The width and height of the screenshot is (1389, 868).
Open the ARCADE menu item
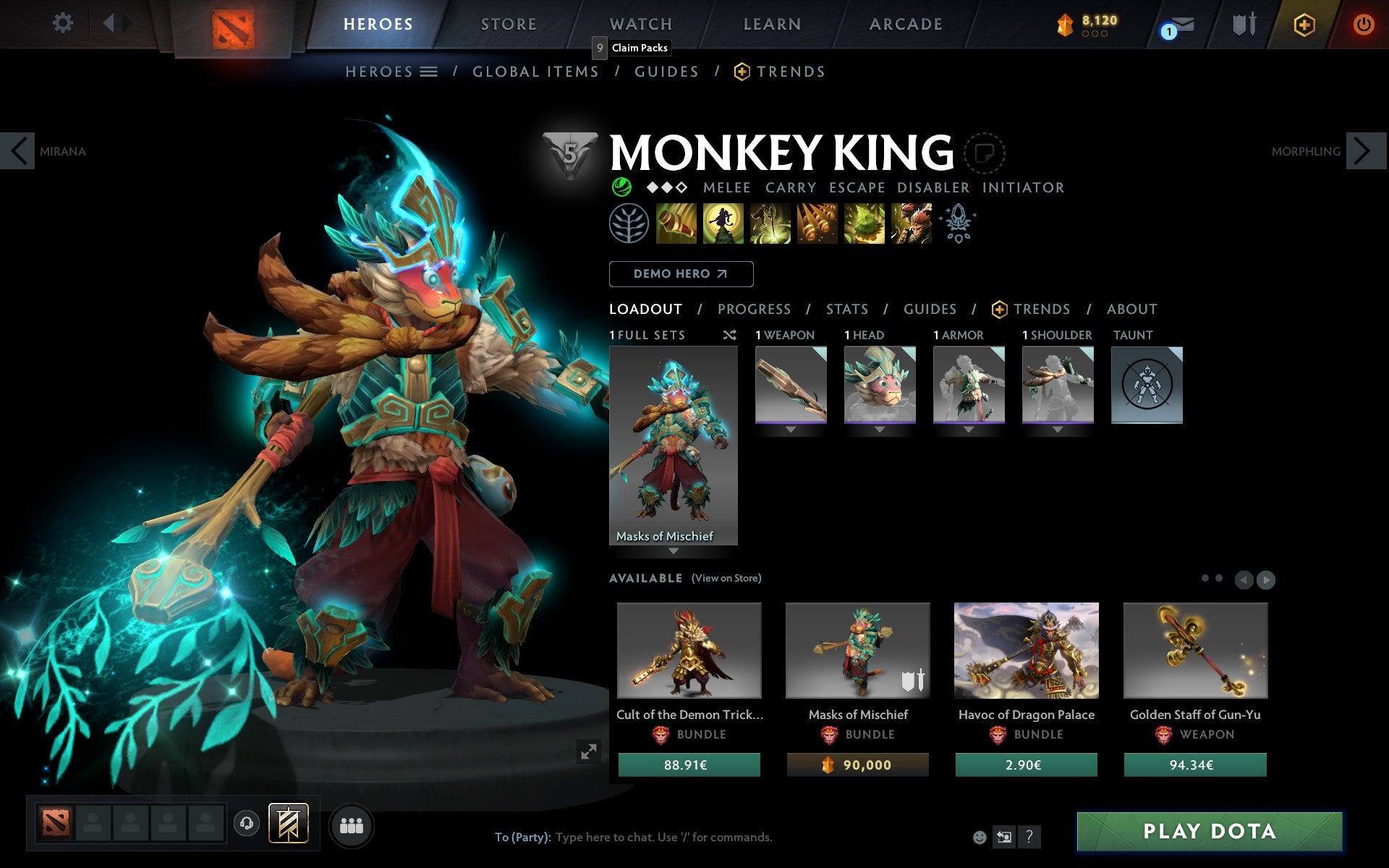pos(905,23)
